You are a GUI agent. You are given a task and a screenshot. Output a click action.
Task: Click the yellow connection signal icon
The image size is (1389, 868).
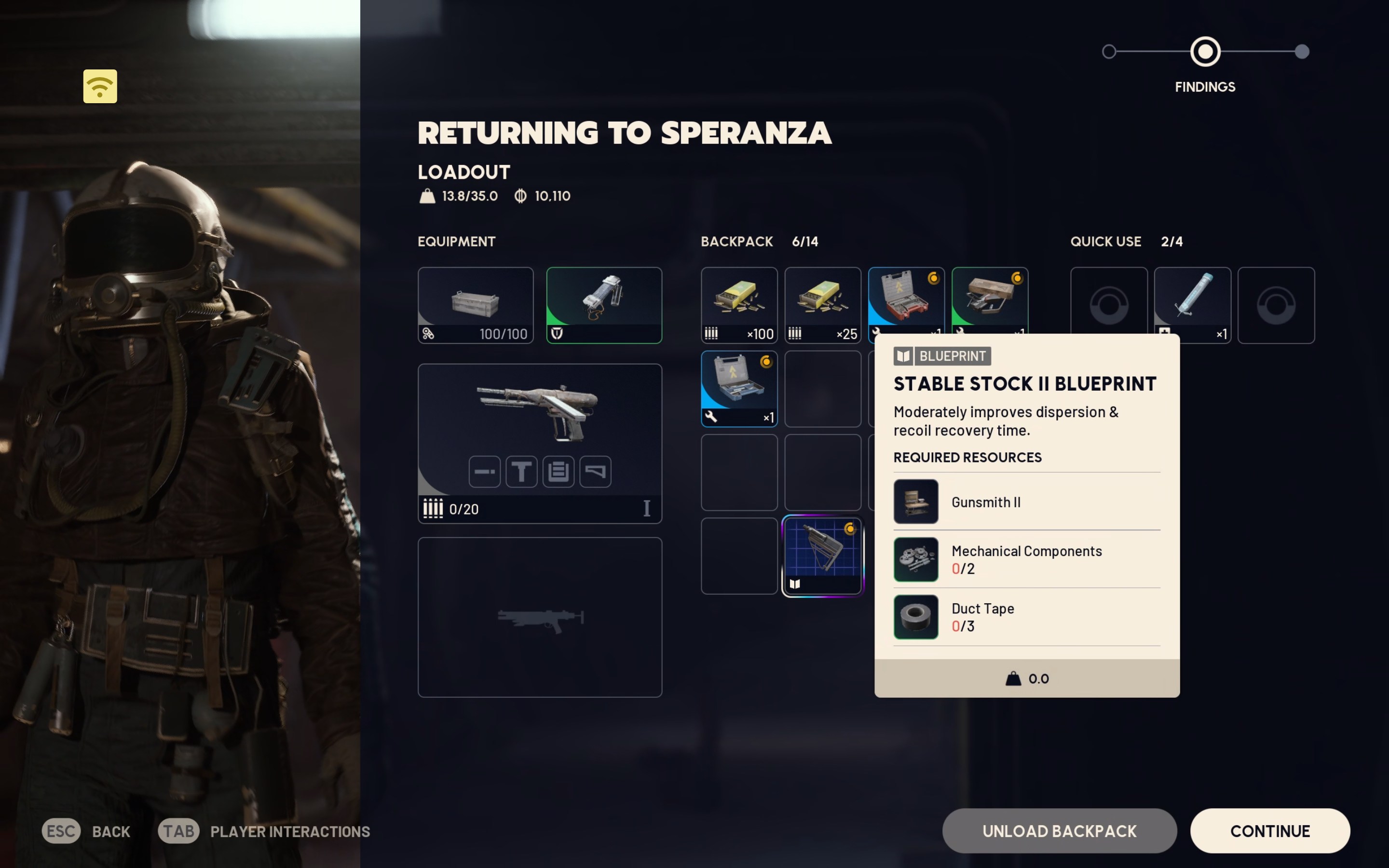(x=100, y=86)
